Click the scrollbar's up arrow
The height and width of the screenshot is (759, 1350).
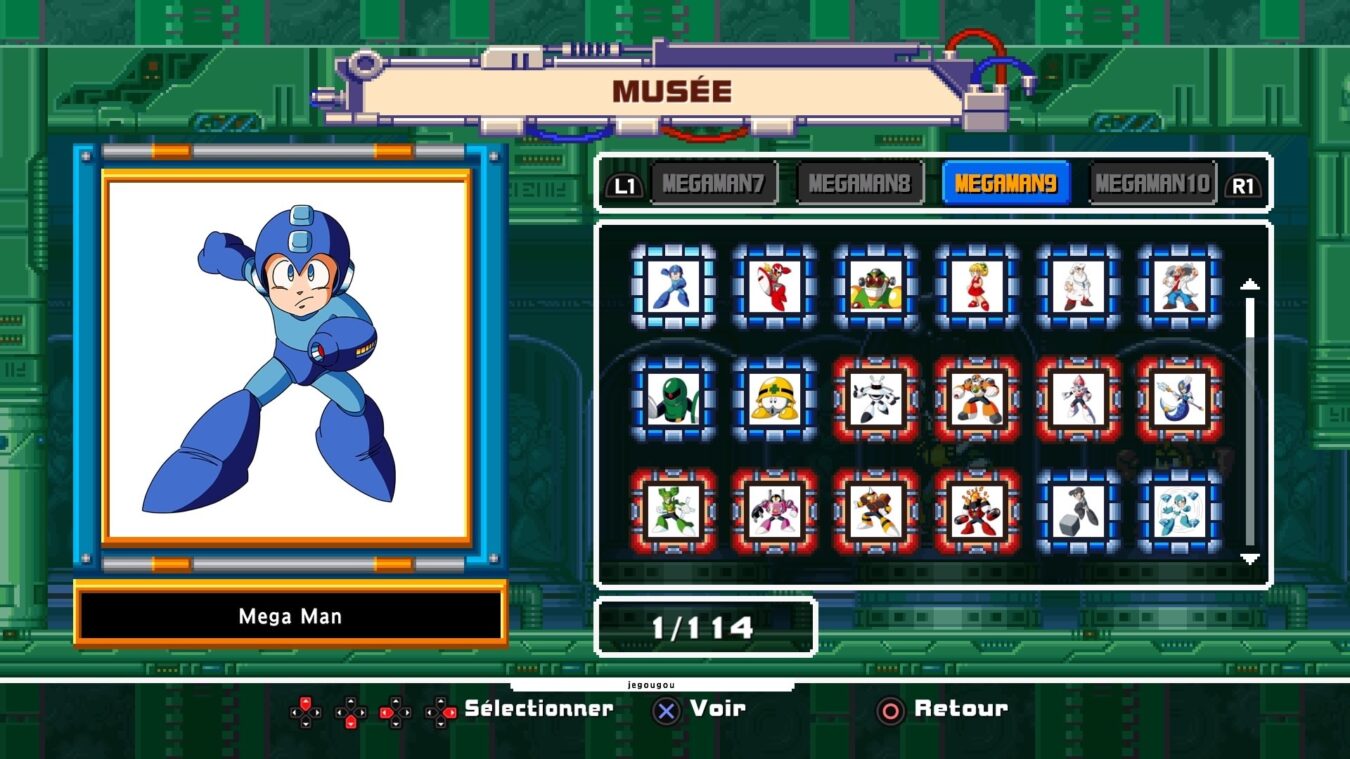[1249, 285]
